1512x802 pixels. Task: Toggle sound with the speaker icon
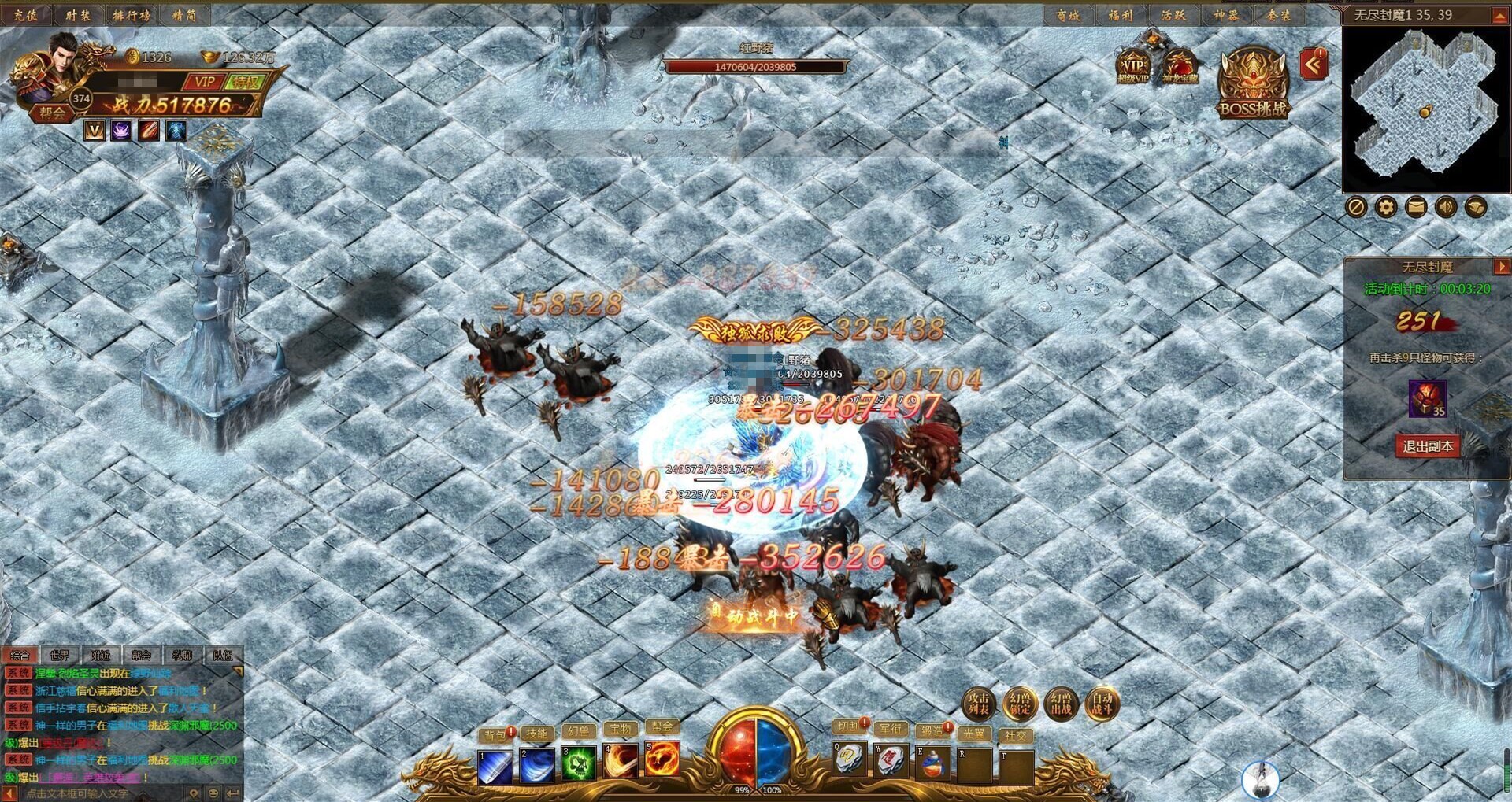1445,207
